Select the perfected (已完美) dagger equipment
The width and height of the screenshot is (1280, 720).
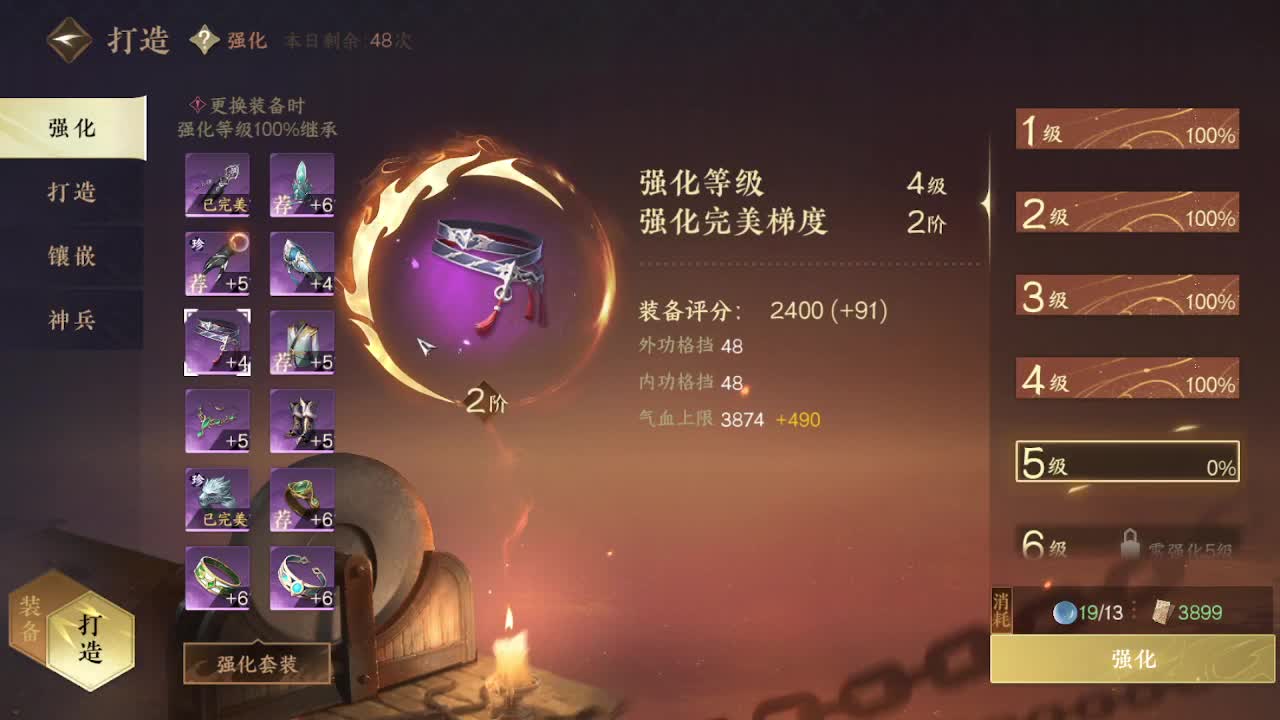point(217,185)
